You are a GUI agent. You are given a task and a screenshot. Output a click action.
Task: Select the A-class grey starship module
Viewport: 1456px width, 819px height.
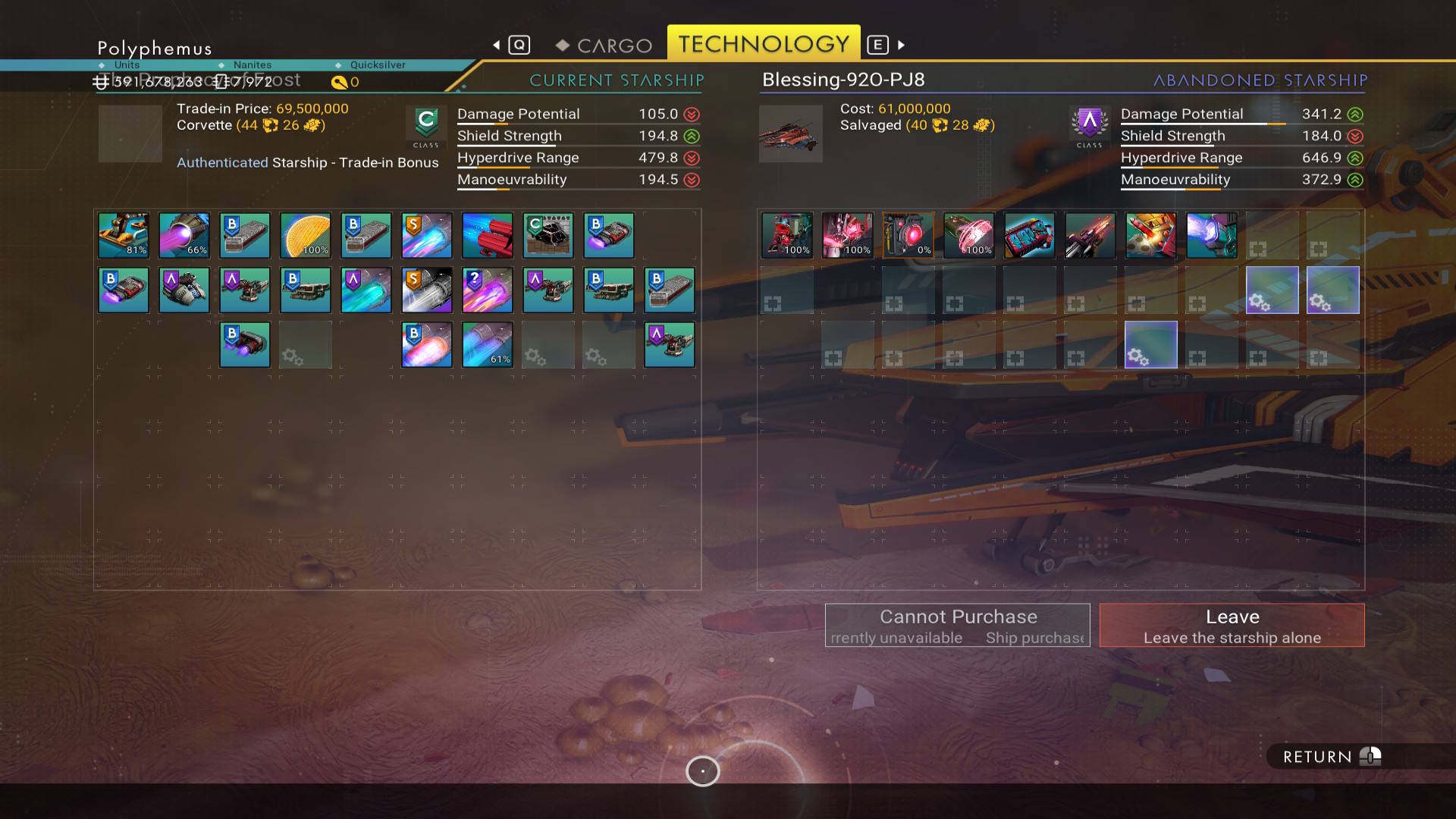(184, 290)
